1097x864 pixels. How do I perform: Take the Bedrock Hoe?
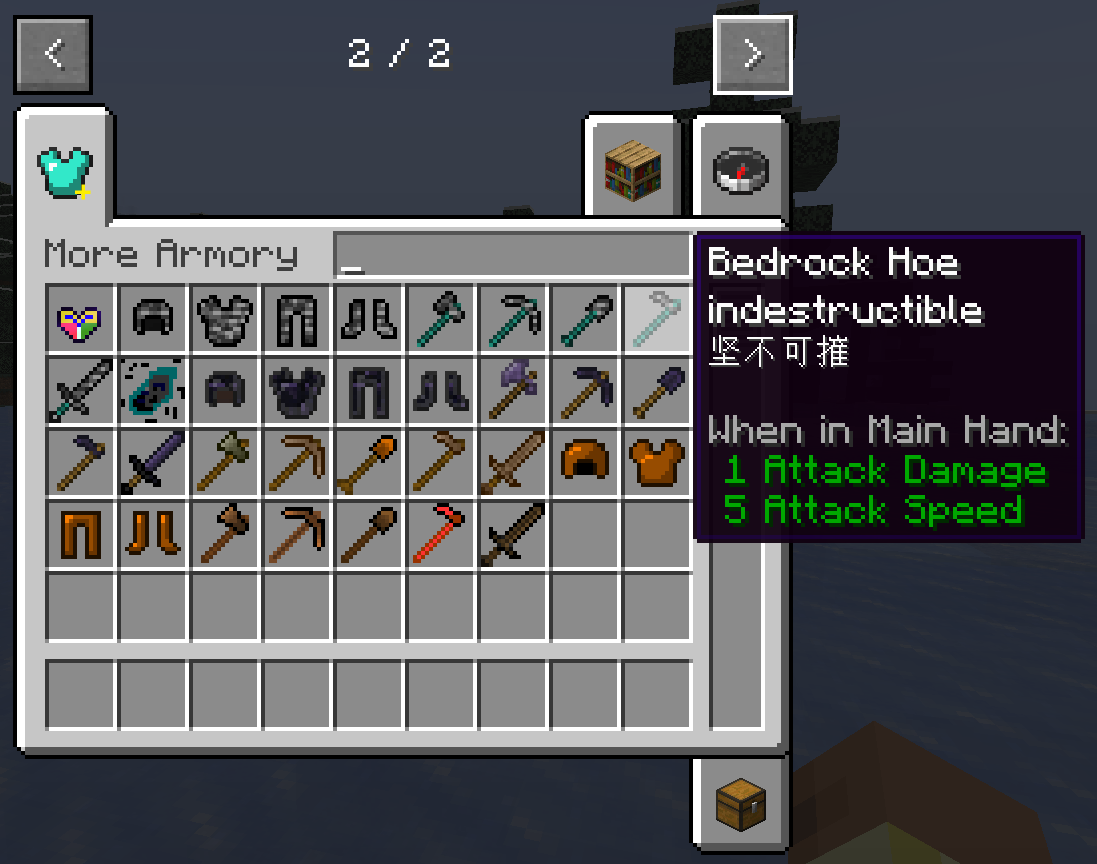(657, 319)
